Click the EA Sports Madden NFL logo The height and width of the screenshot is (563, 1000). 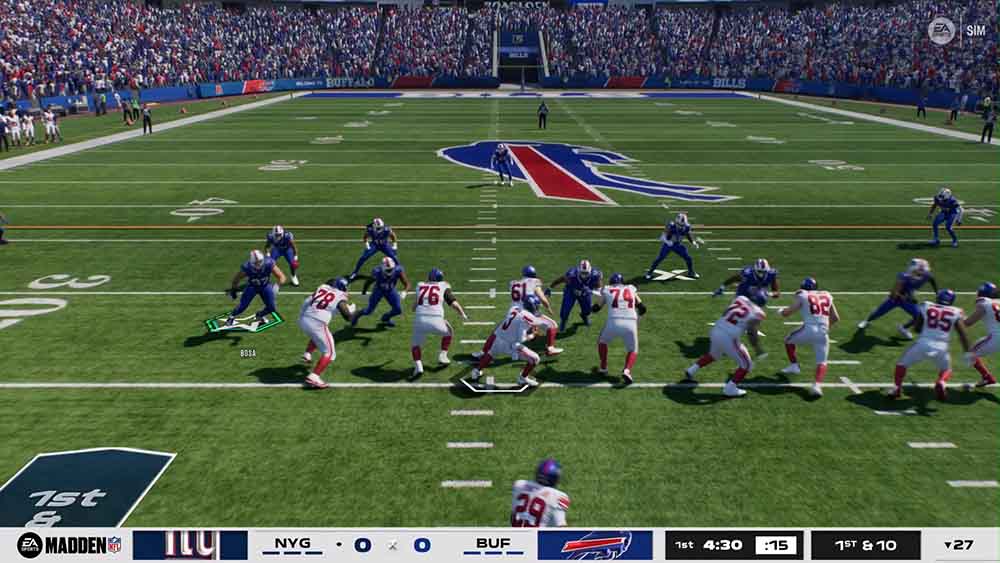click(x=68, y=545)
